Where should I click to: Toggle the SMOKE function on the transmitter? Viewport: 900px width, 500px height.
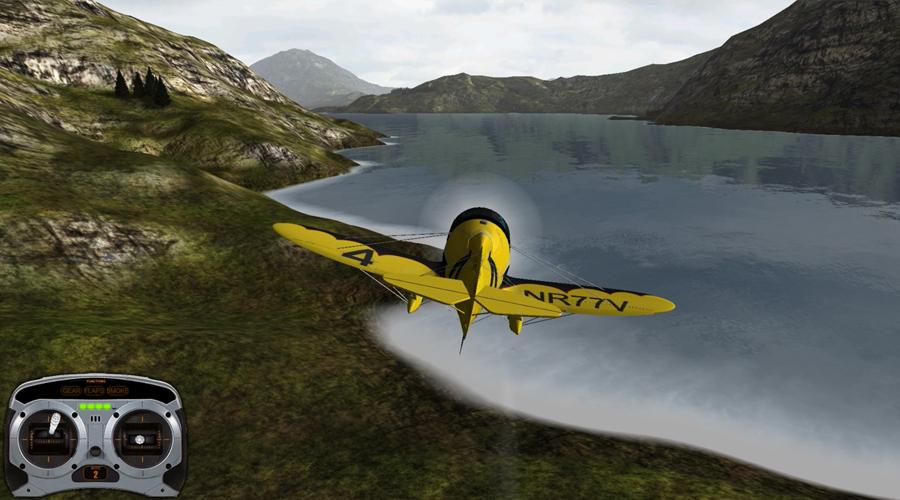pyautogui.click(x=117, y=391)
